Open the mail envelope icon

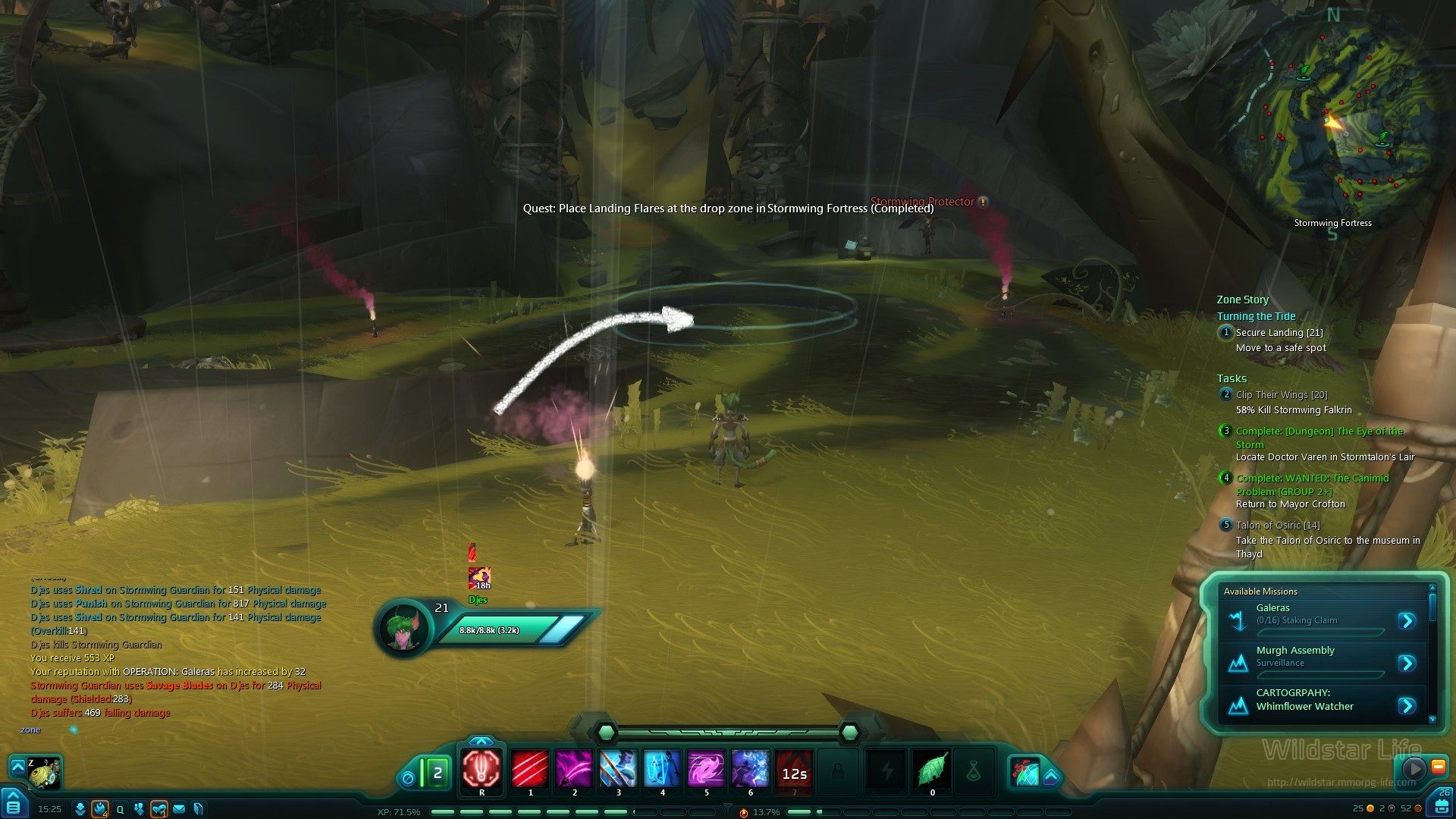click(x=179, y=809)
